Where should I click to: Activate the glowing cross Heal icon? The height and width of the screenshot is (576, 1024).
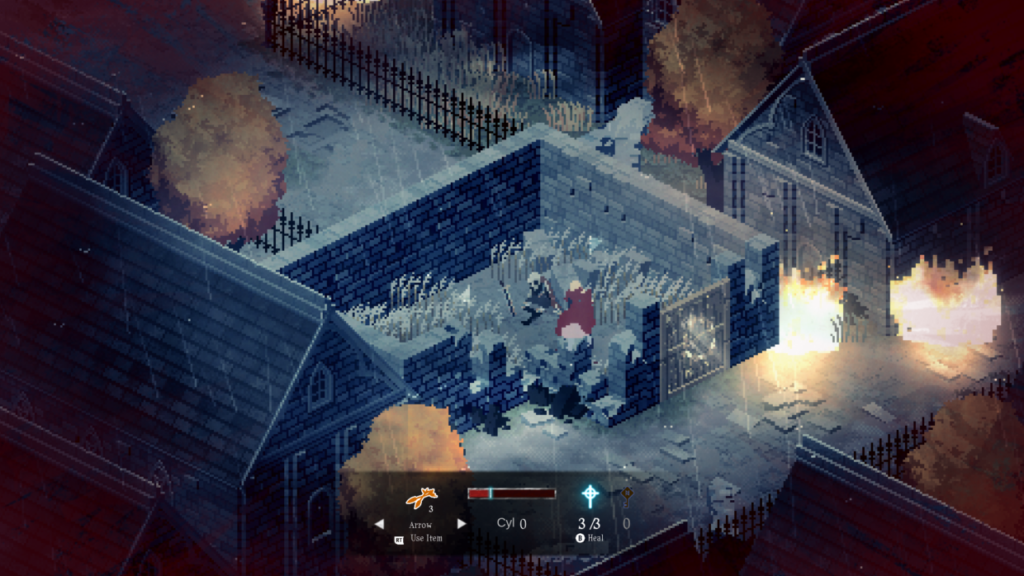[x=591, y=496]
